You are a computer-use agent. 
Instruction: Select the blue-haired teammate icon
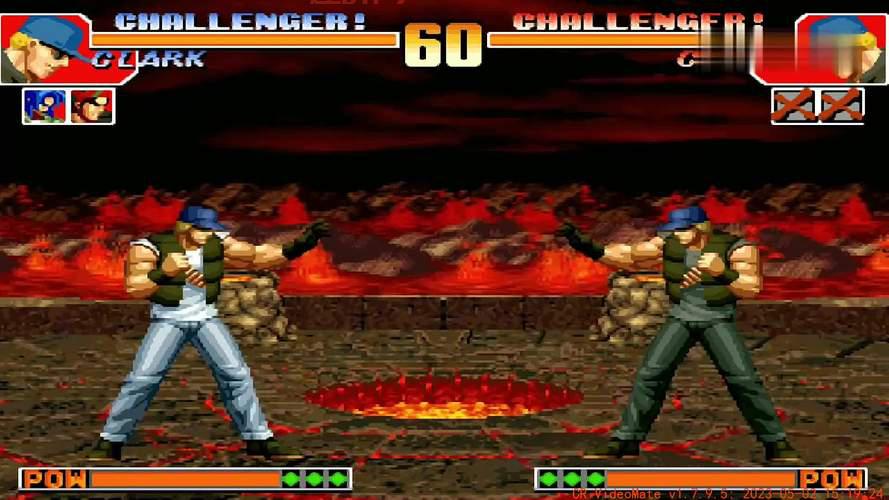point(45,106)
